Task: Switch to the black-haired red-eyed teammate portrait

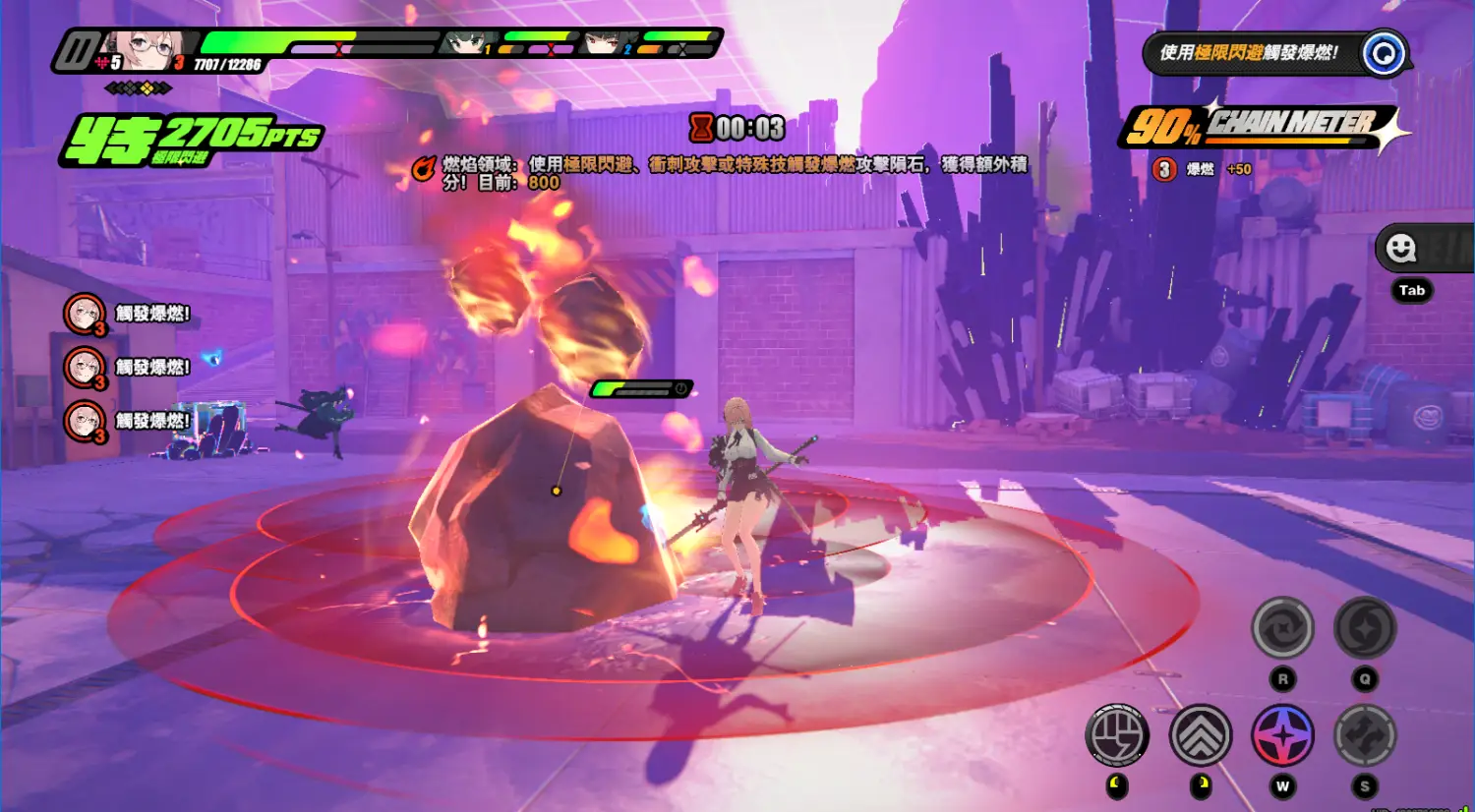Action: click(604, 43)
